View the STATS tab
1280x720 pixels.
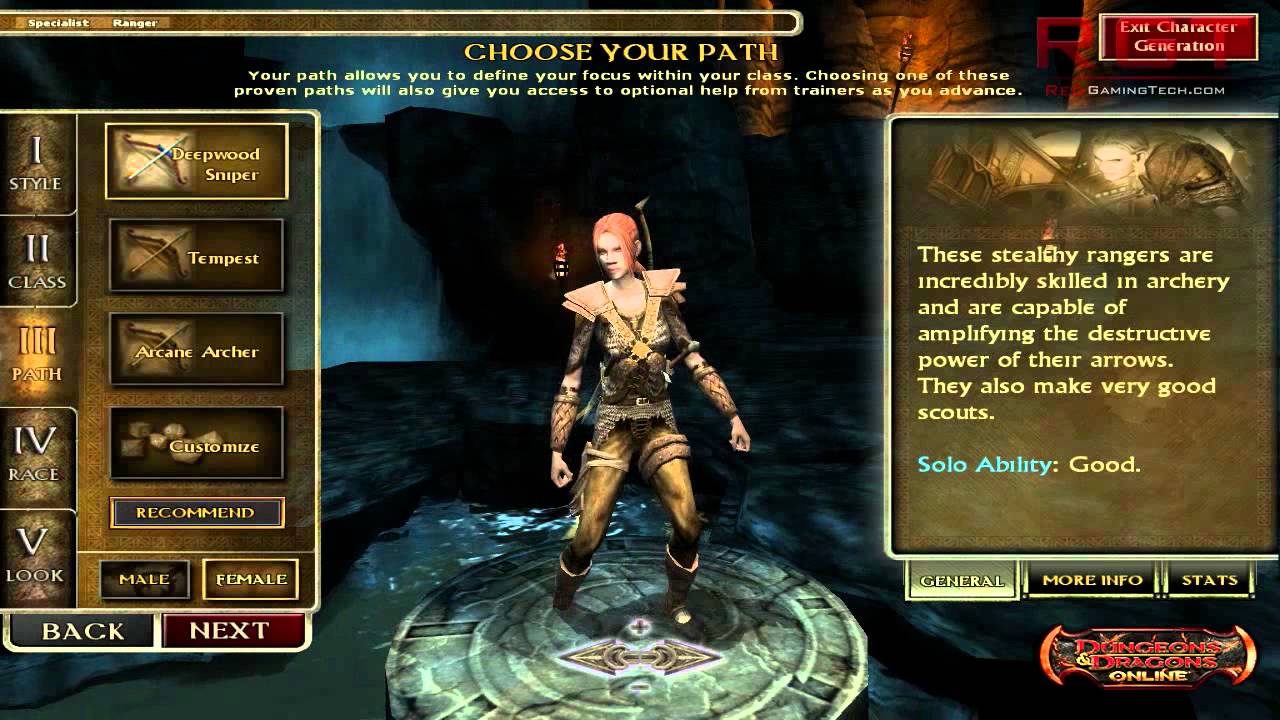tap(1210, 580)
